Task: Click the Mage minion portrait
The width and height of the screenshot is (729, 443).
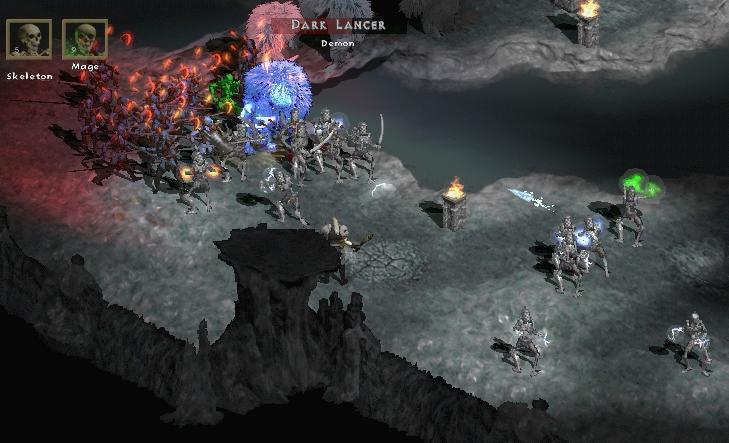Action: click(85, 39)
